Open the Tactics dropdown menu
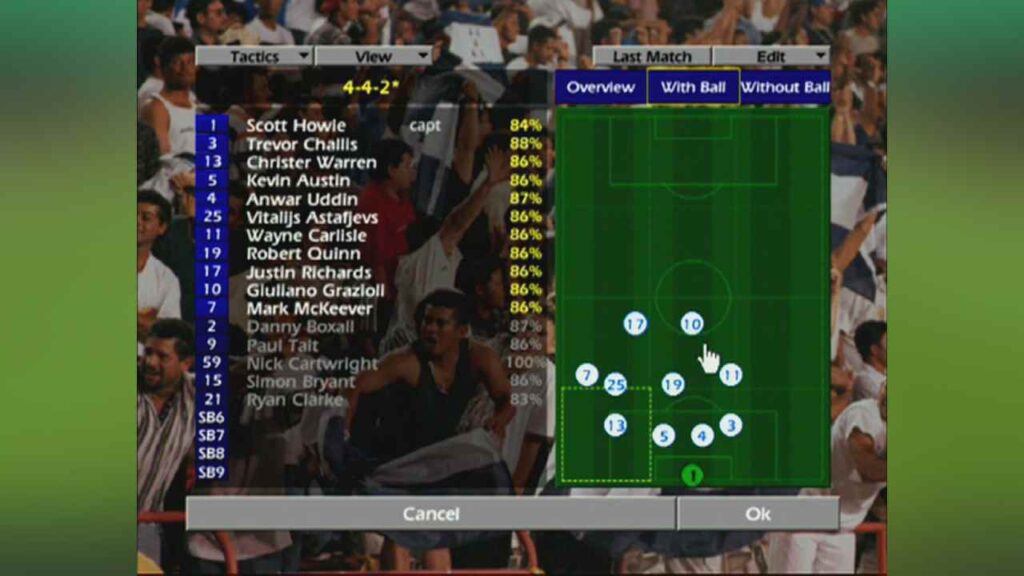 coord(254,56)
